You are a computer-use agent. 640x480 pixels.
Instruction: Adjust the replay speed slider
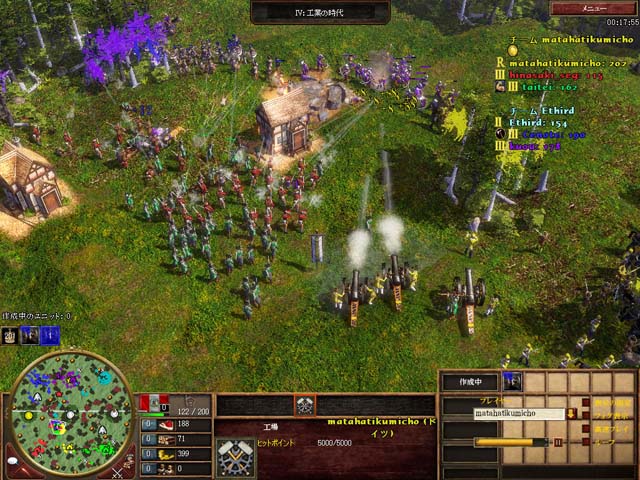(x=511, y=441)
